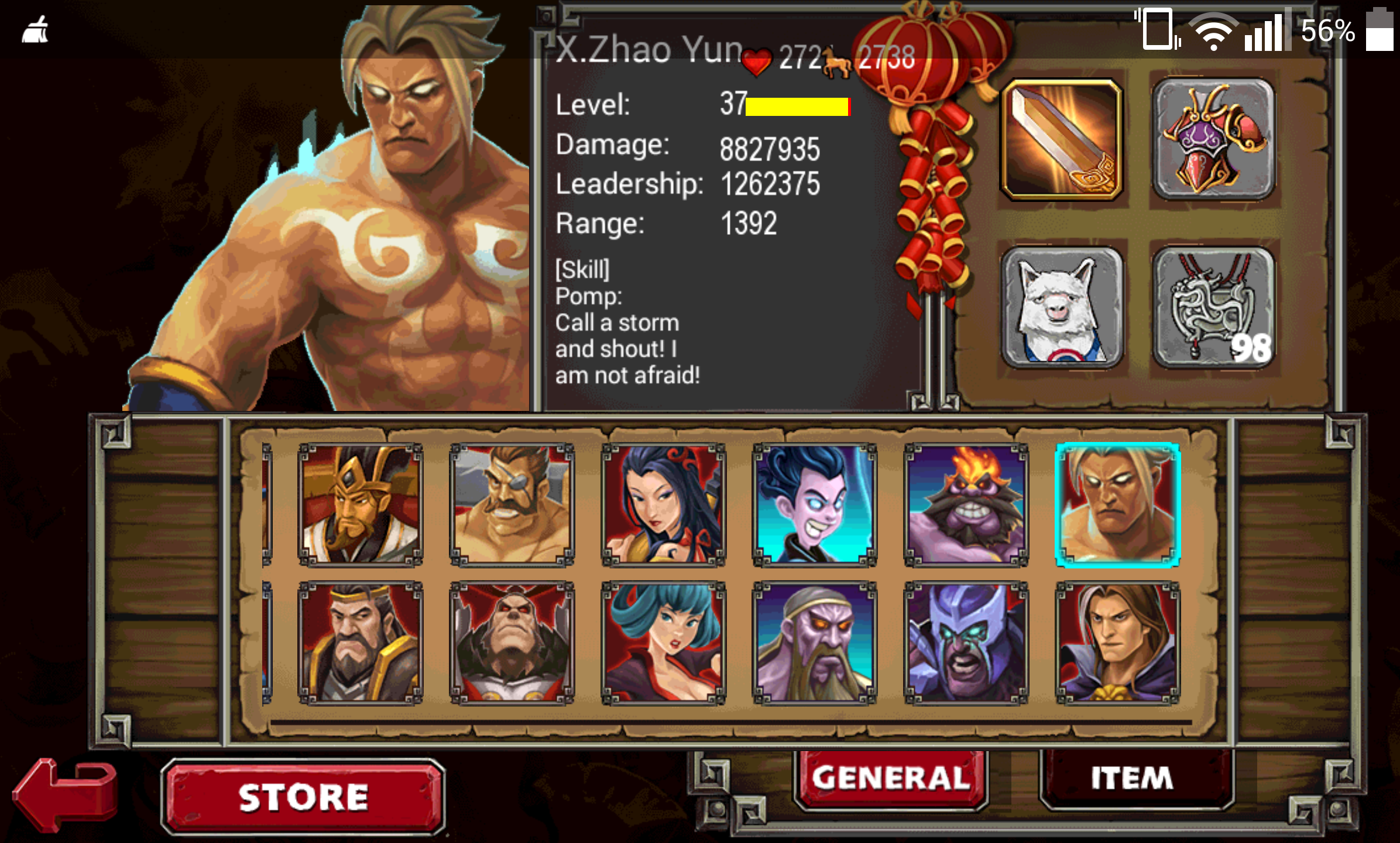This screenshot has height=843, width=1400.
Task: Switch to the GENERAL tab
Action: coord(890,779)
